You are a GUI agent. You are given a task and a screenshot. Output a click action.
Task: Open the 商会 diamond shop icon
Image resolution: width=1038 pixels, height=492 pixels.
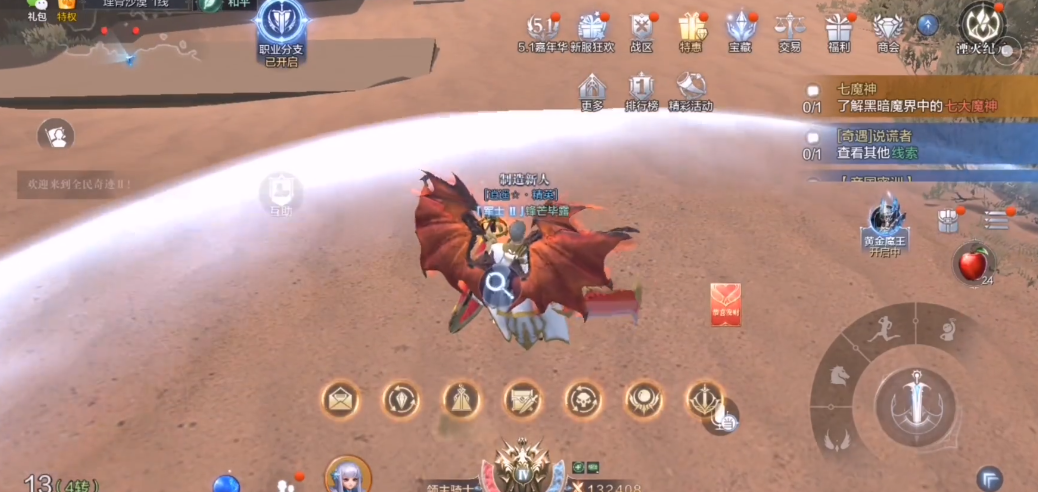[x=887, y=28]
